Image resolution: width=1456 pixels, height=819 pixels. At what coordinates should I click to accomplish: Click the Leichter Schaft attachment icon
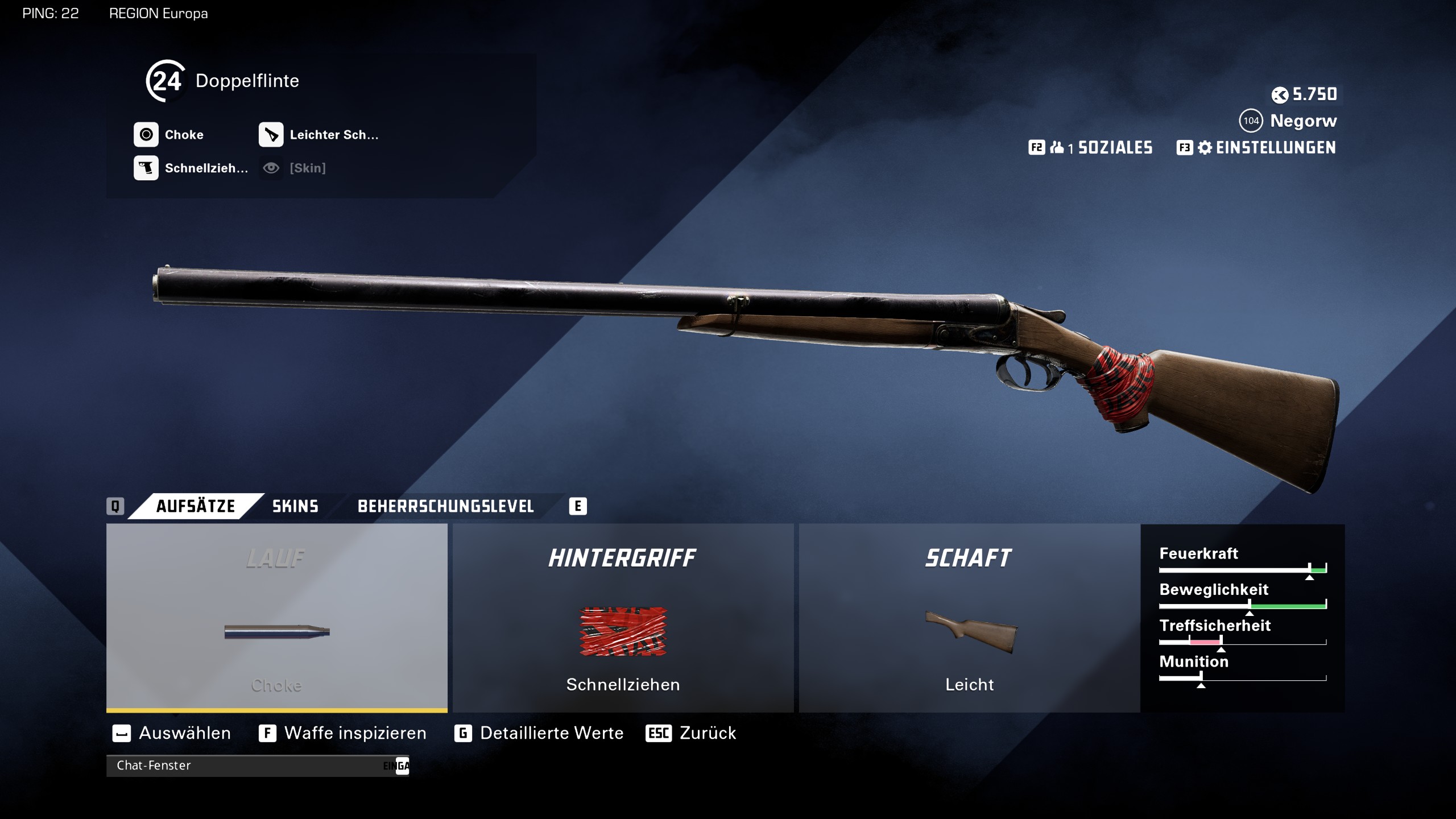(x=272, y=134)
